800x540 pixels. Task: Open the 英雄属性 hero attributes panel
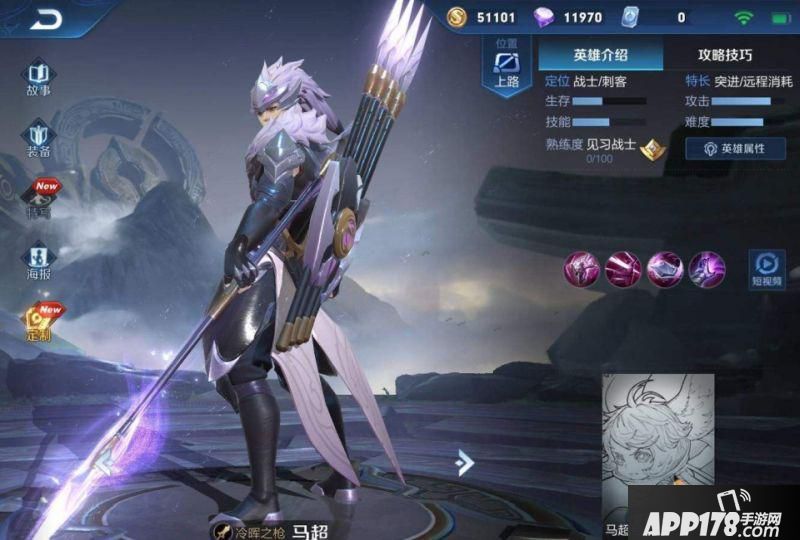click(x=735, y=148)
